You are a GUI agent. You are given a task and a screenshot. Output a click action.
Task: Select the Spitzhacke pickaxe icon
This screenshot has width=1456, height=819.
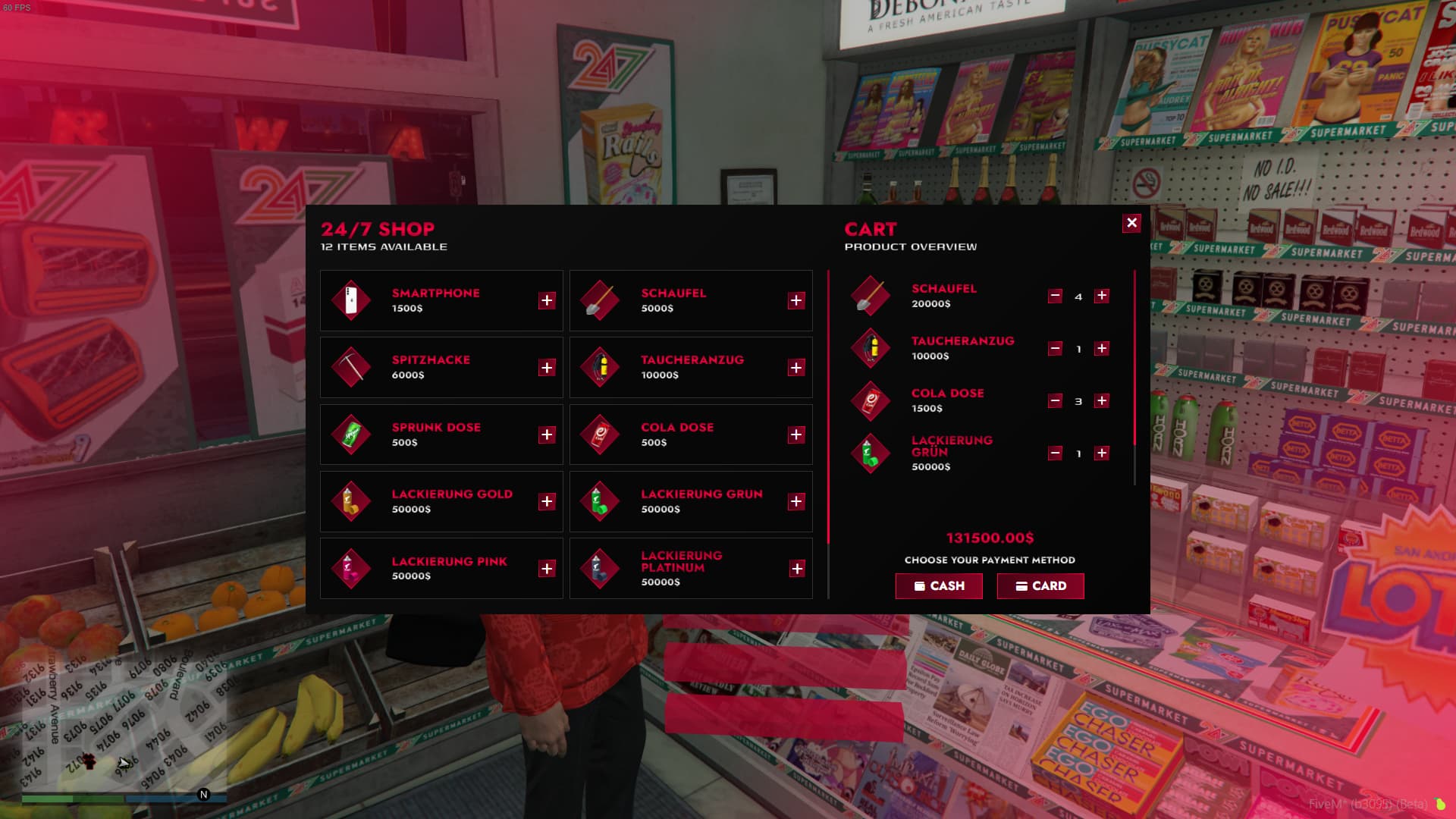tap(351, 367)
